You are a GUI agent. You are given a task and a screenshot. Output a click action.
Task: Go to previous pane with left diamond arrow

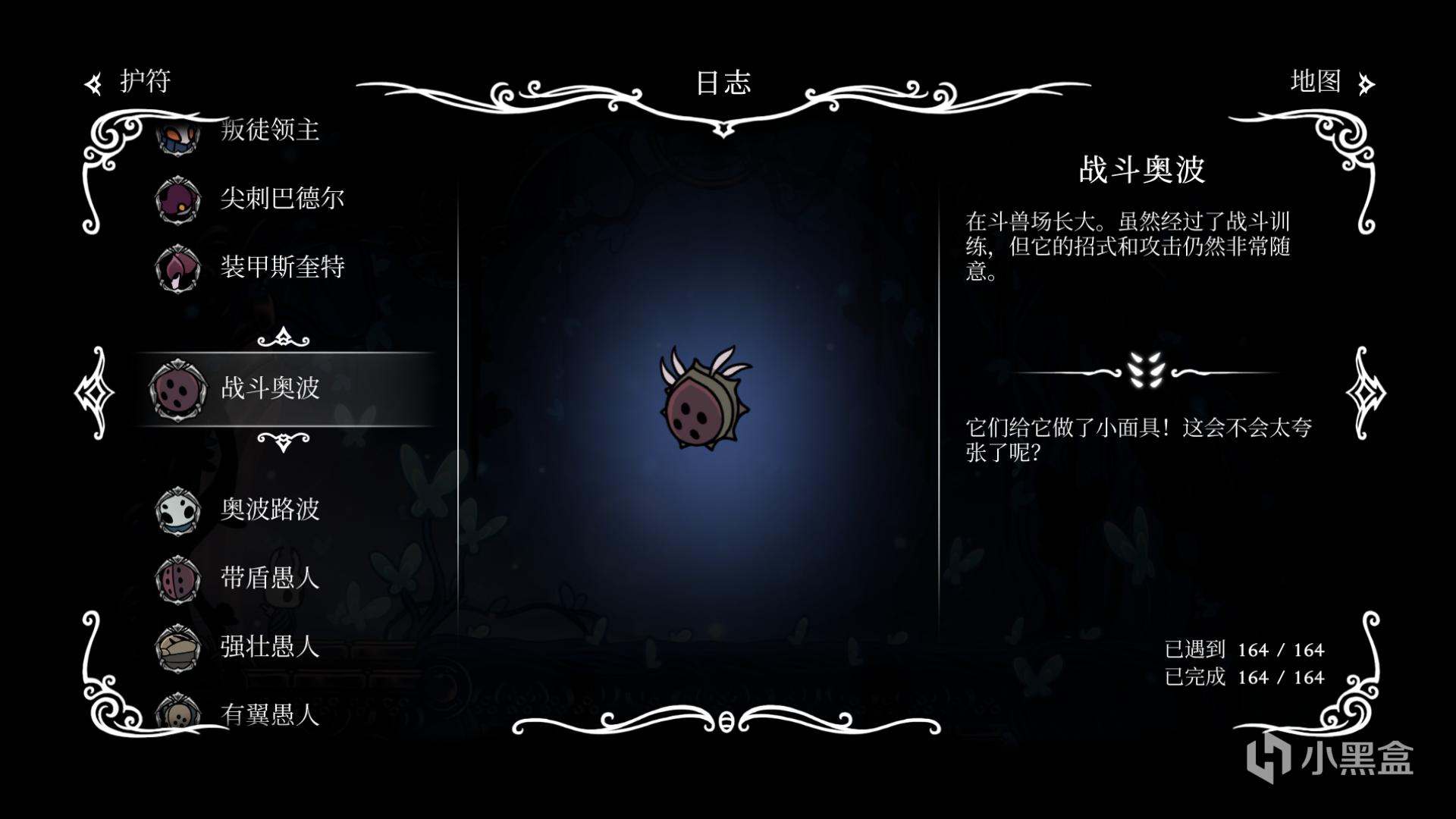coord(94,392)
